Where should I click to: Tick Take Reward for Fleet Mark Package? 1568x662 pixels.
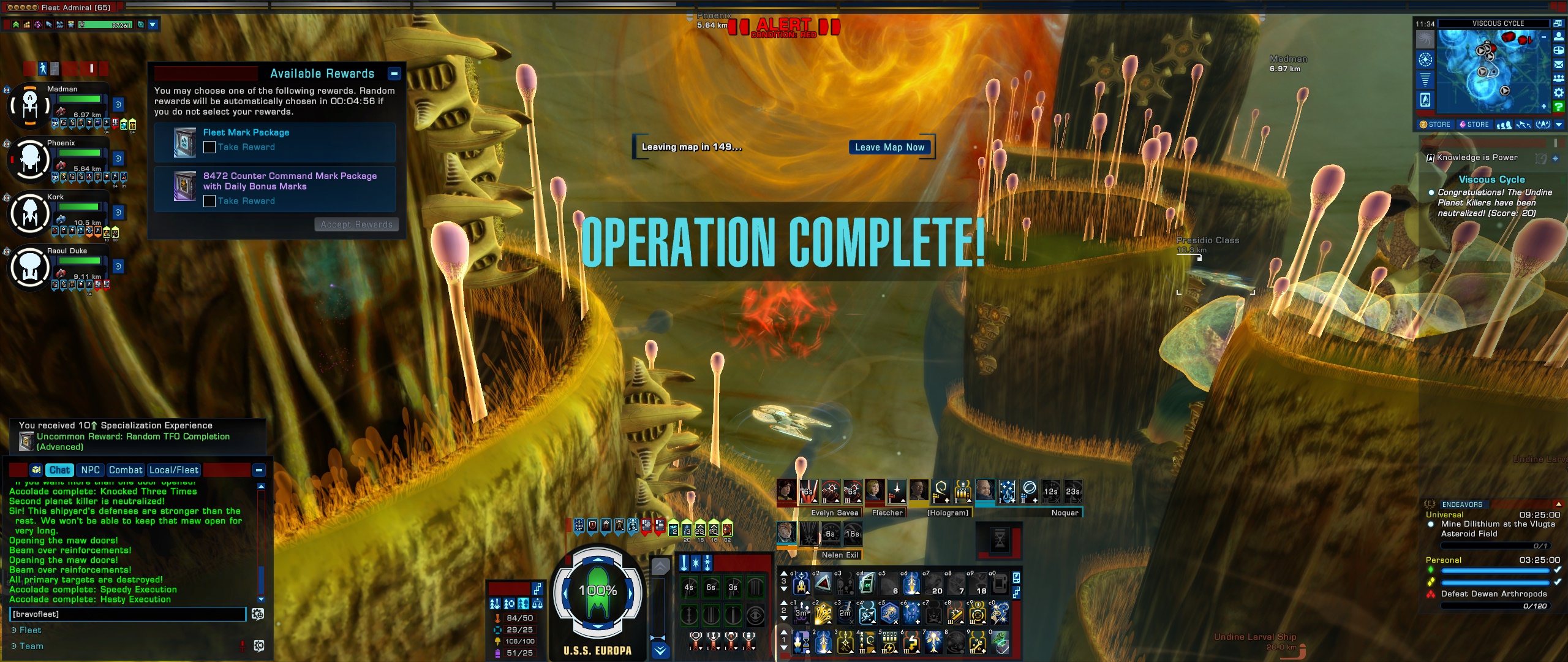(209, 147)
